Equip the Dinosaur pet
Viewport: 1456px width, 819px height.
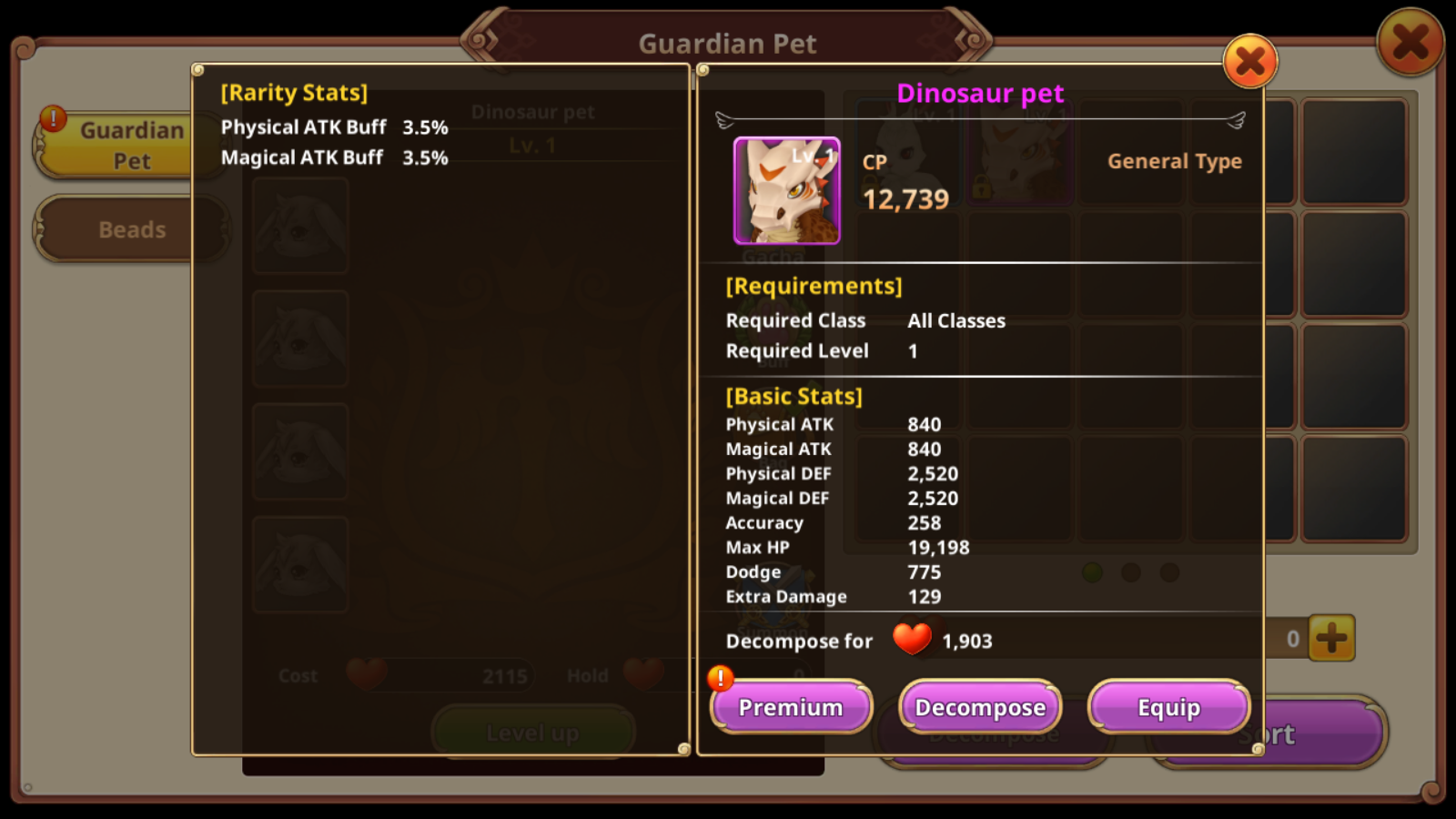tap(1168, 707)
